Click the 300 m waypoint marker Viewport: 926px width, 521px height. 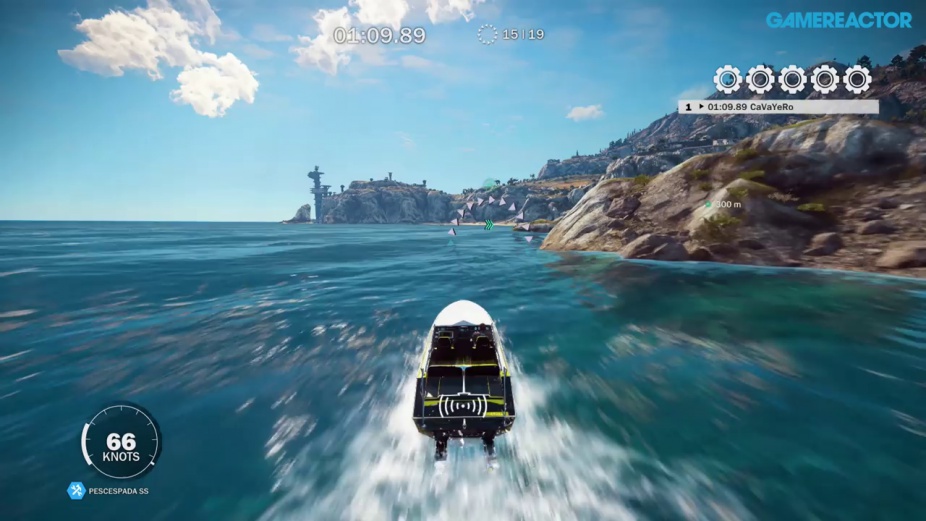pyautogui.click(x=709, y=205)
